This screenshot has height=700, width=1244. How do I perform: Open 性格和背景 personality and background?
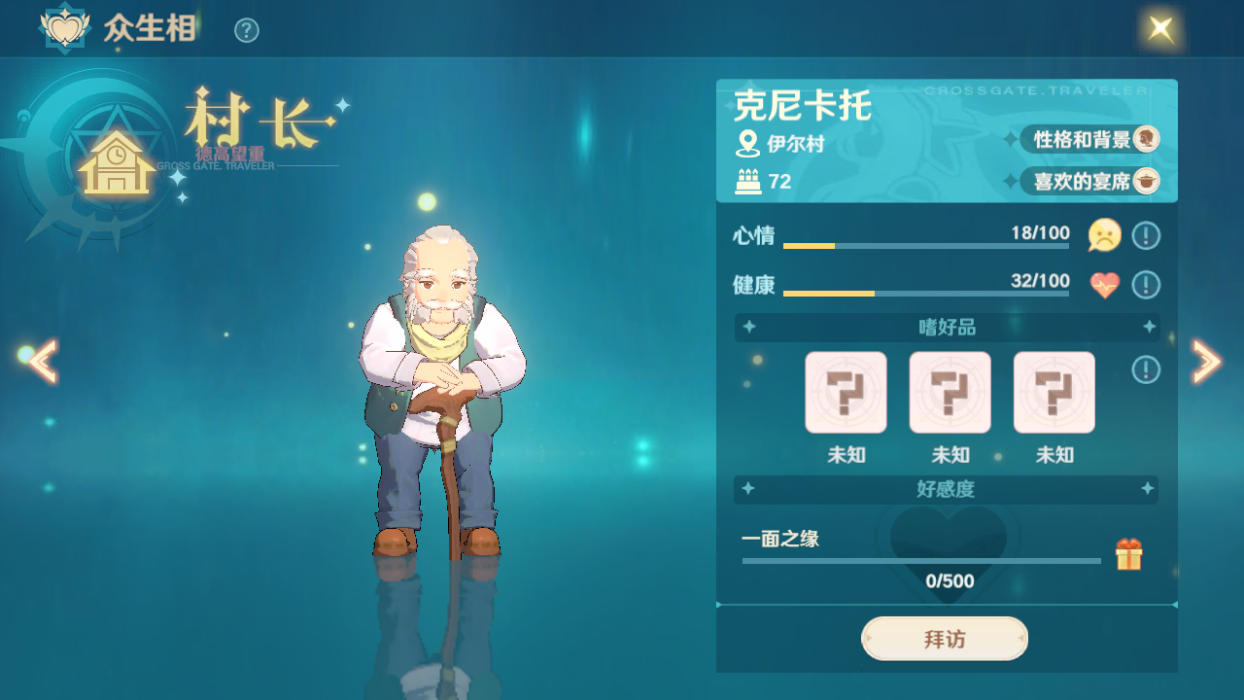1090,139
